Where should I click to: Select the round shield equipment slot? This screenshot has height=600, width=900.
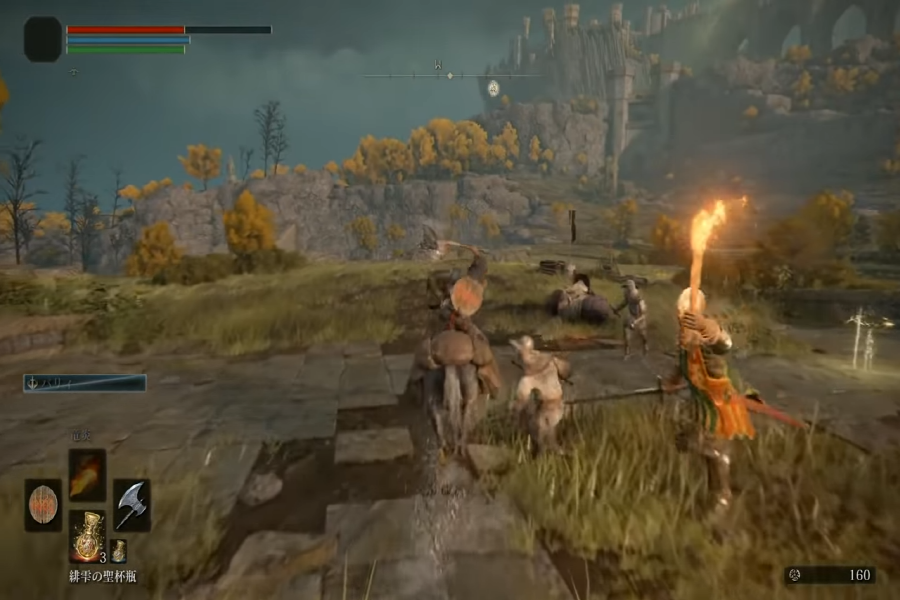[x=42, y=505]
